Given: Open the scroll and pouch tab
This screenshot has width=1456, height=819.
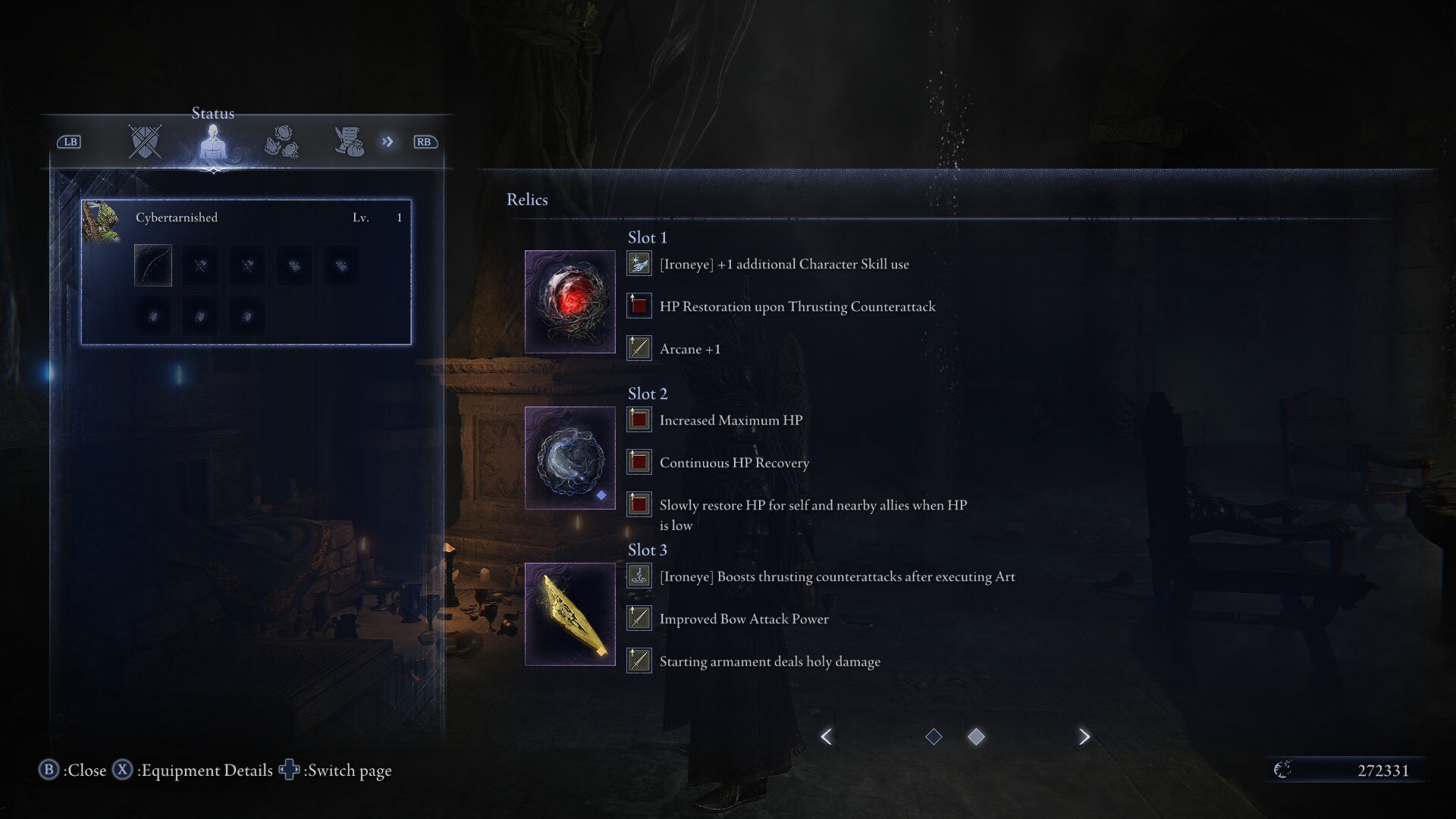Looking at the screenshot, I should [350, 142].
